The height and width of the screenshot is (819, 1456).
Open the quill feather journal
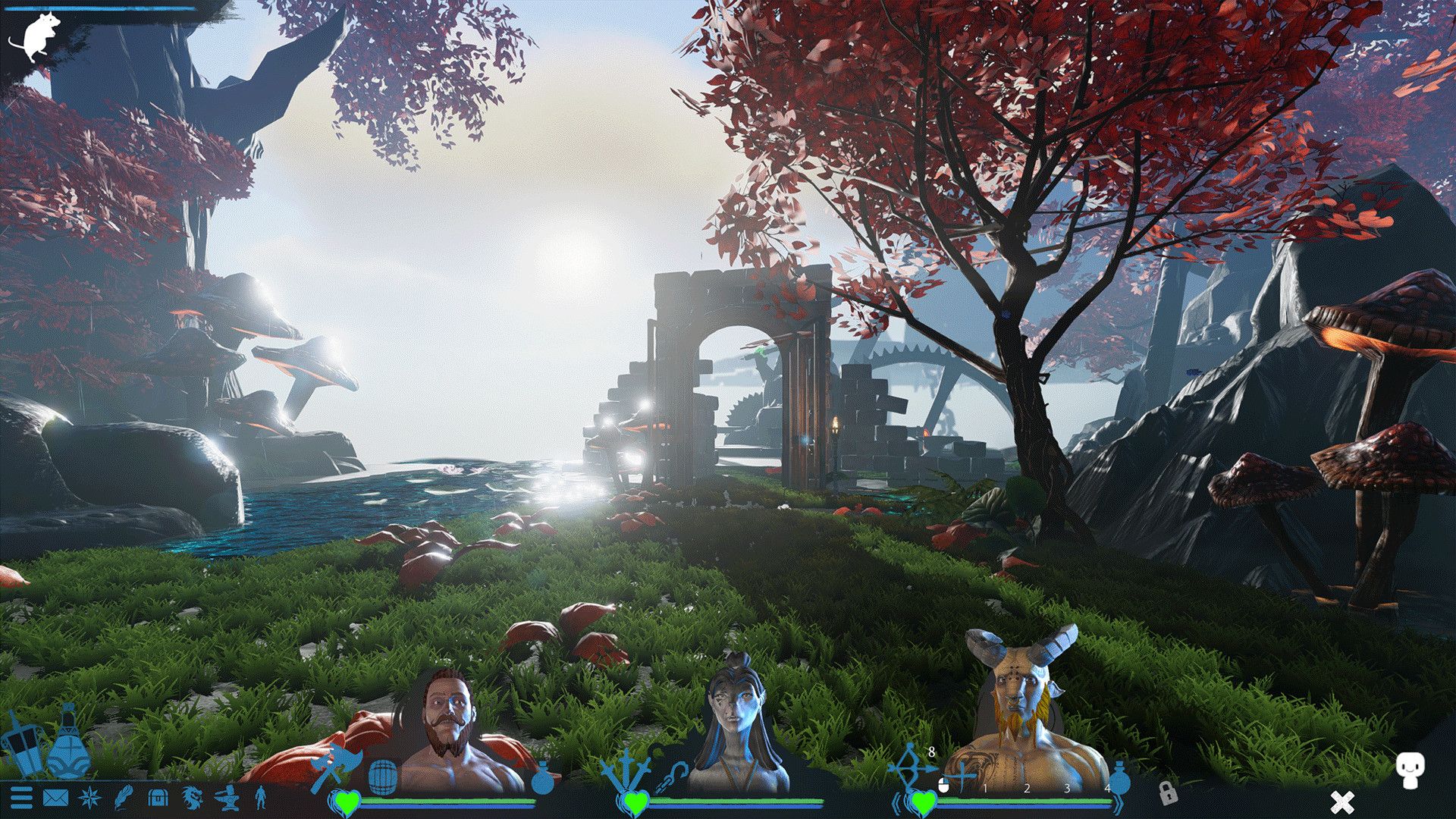click(123, 798)
